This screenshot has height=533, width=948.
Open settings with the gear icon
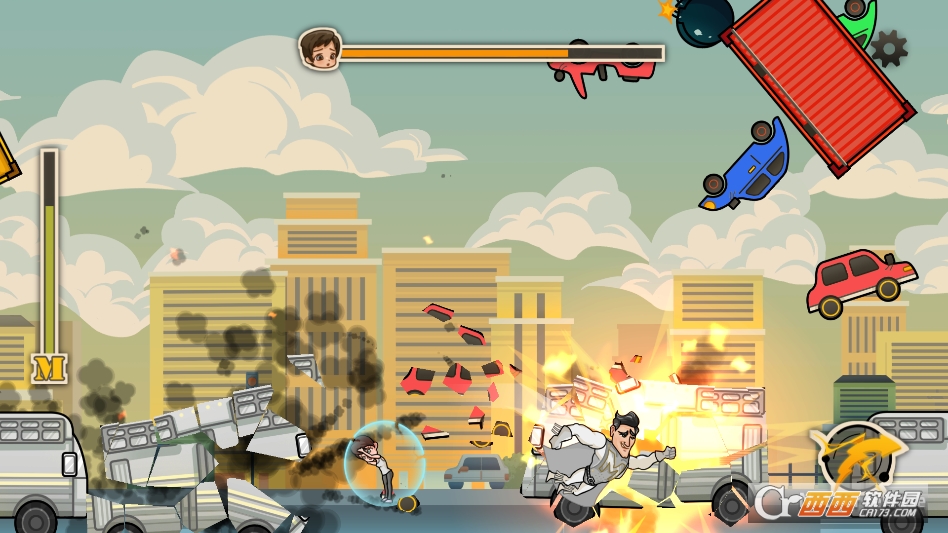point(888,47)
